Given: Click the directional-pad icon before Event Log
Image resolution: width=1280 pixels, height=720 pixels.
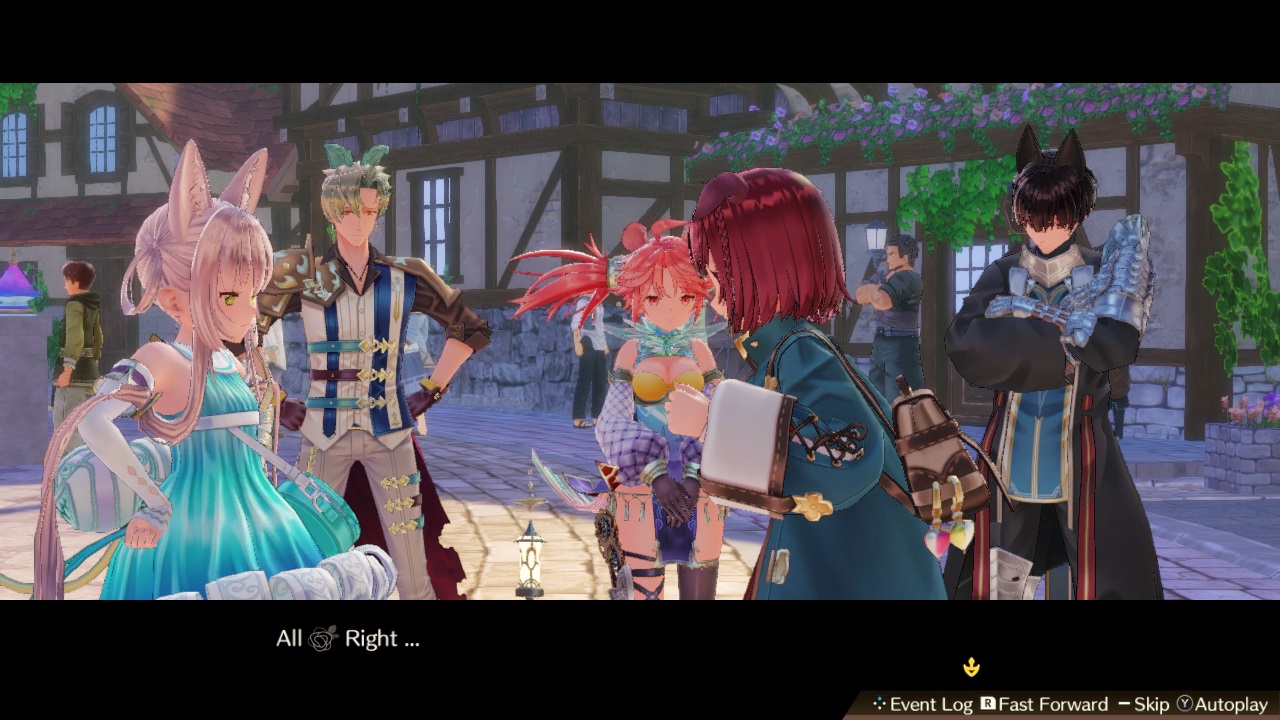Looking at the screenshot, I should tap(880, 704).
